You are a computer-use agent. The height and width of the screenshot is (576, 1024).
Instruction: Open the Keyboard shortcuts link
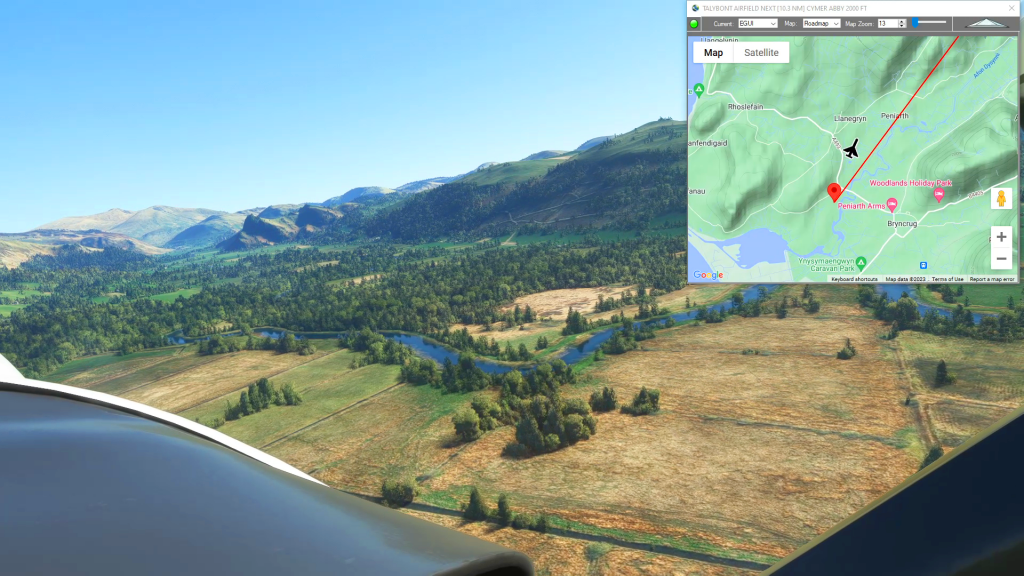coord(854,279)
